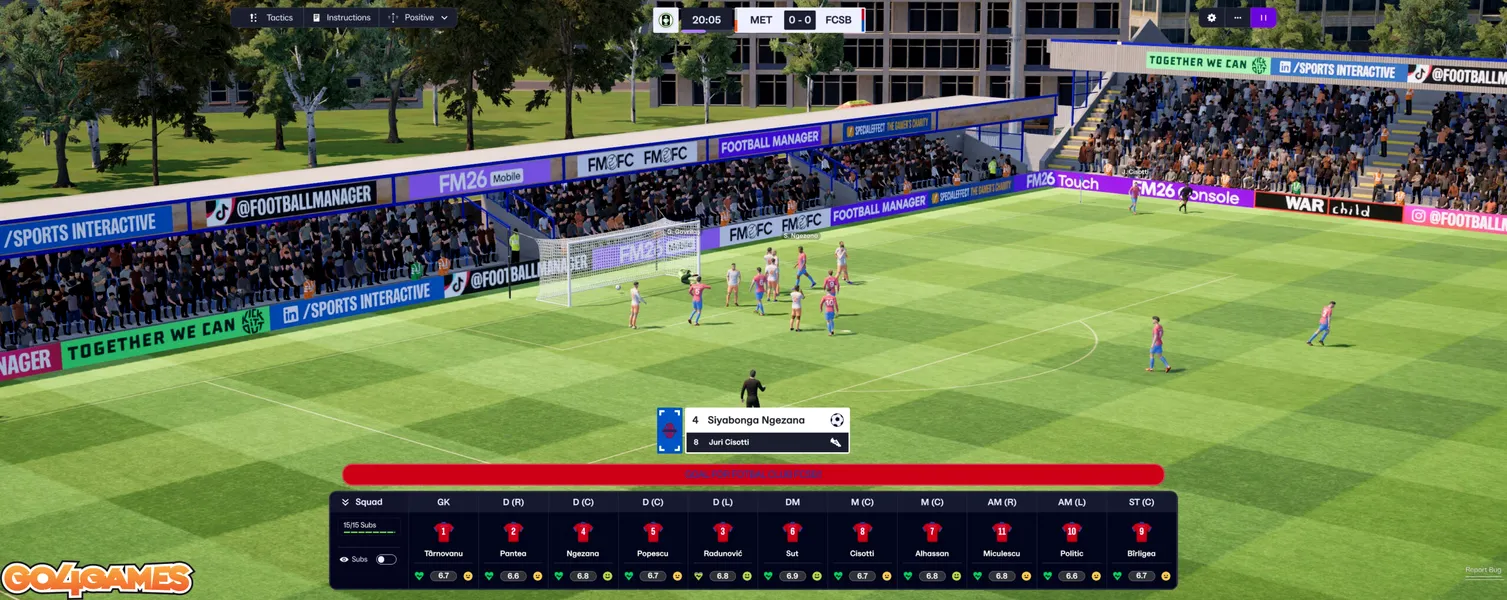Toggle the Subs visibility switch
Screen dimensions: 1507x600
(385, 559)
